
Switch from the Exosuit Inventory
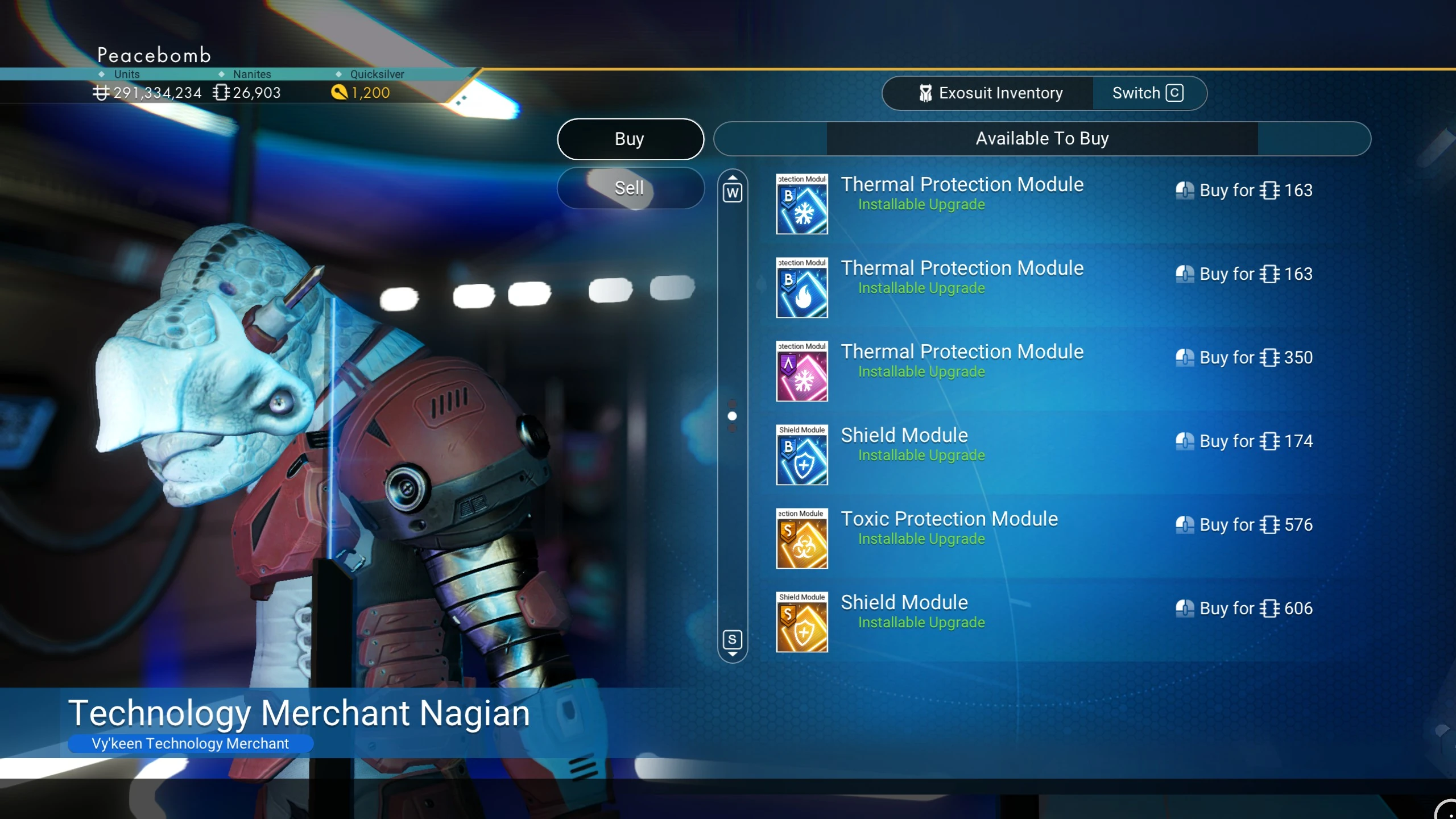[1148, 93]
